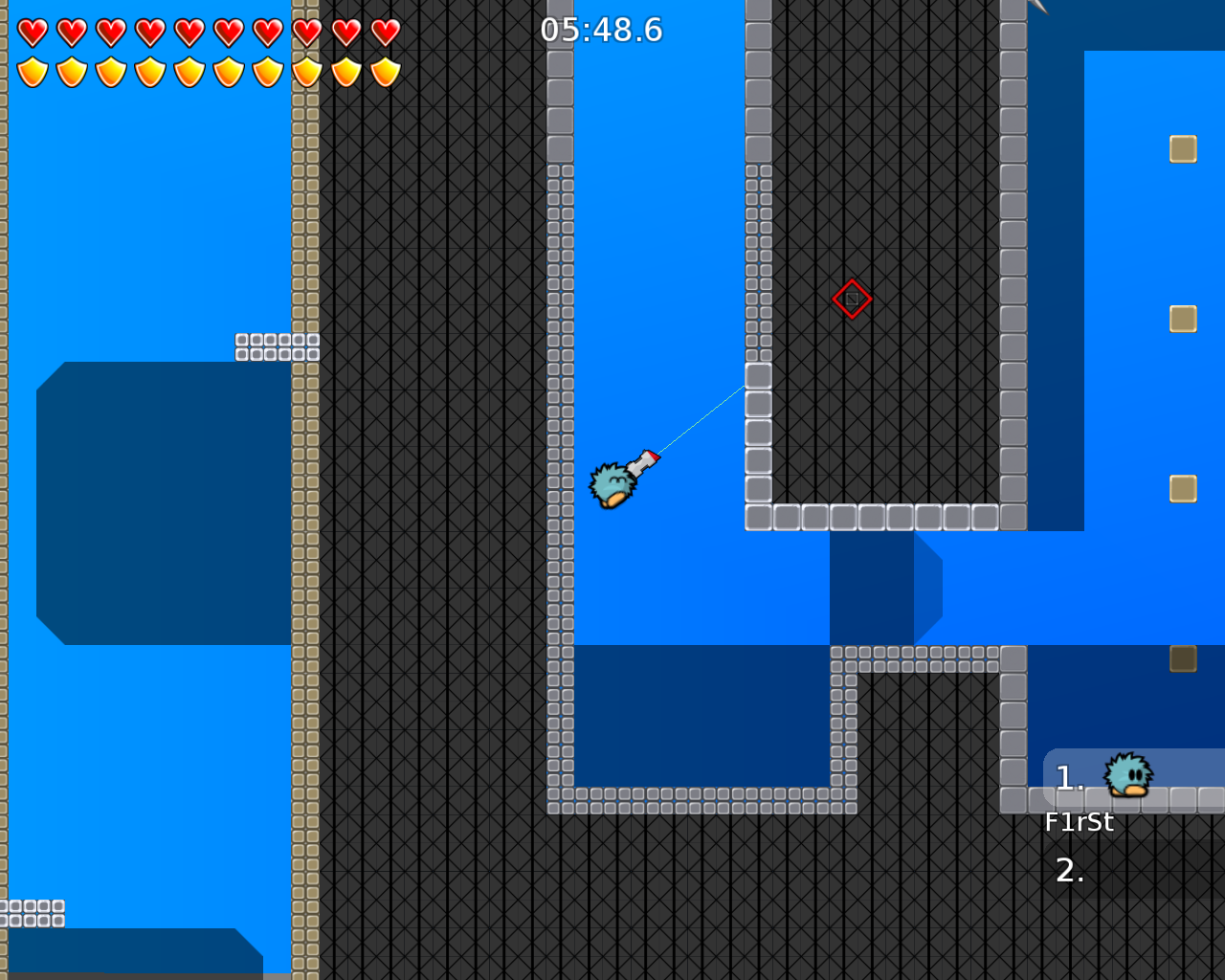Click the small brick cluster on the left ledge
The image size is (1225, 980).
coord(278,347)
